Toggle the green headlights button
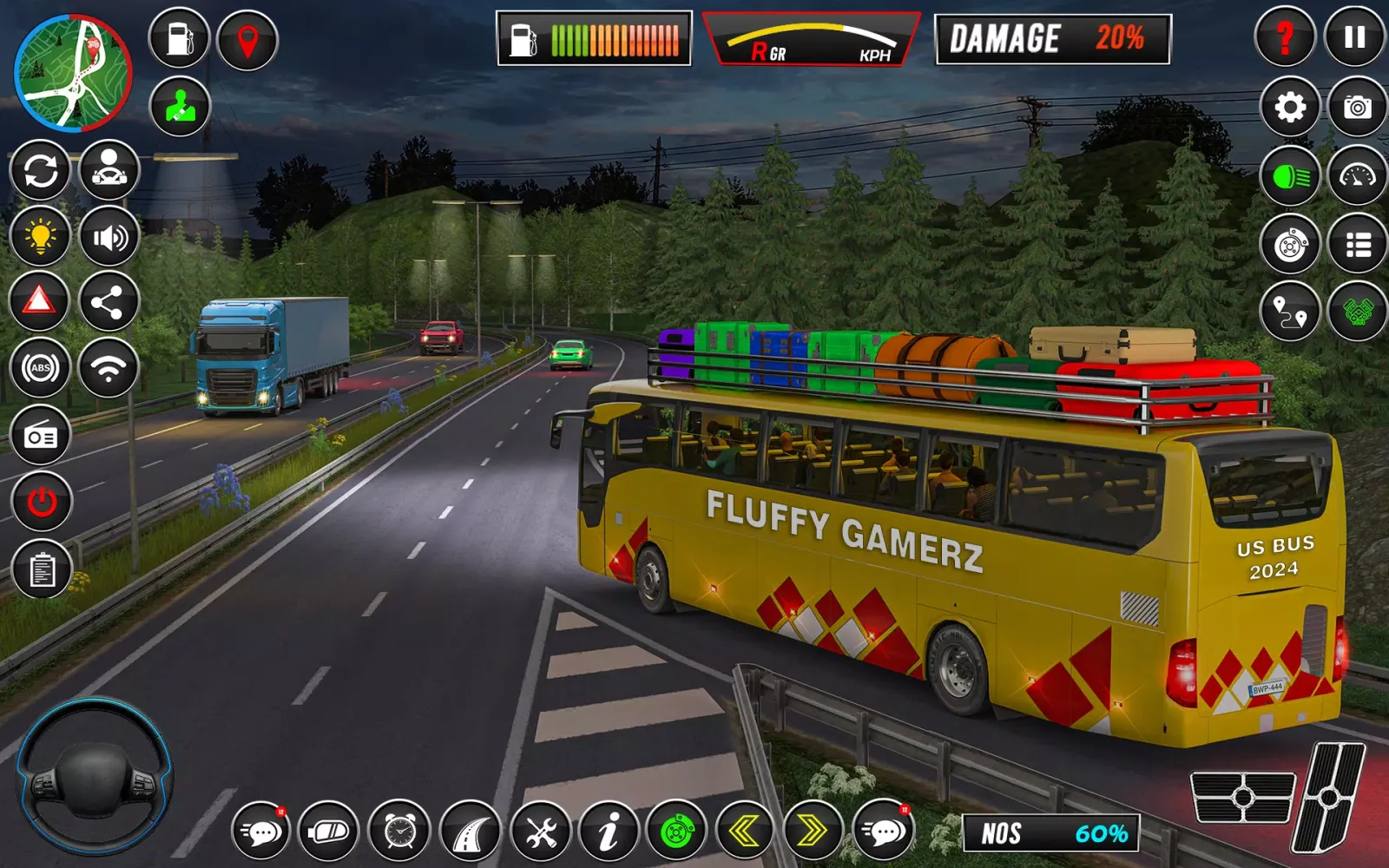This screenshot has width=1389, height=868. point(1290,176)
